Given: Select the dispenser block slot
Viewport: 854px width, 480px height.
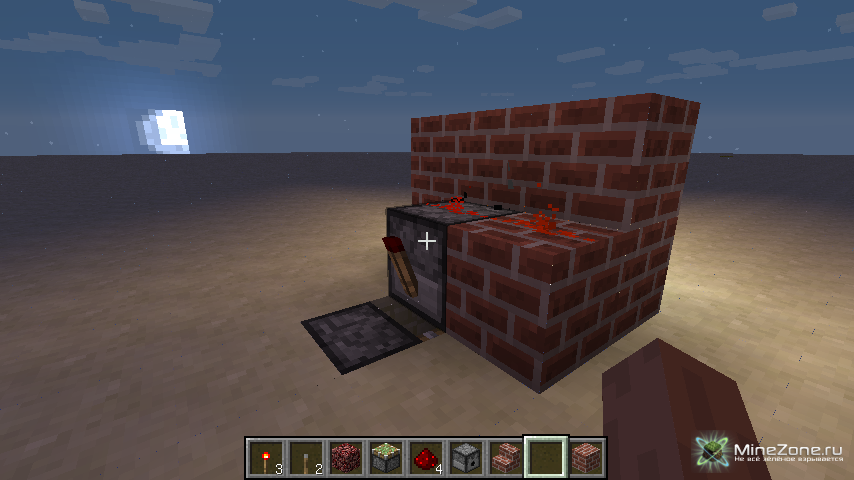Looking at the screenshot, I should click(467, 457).
